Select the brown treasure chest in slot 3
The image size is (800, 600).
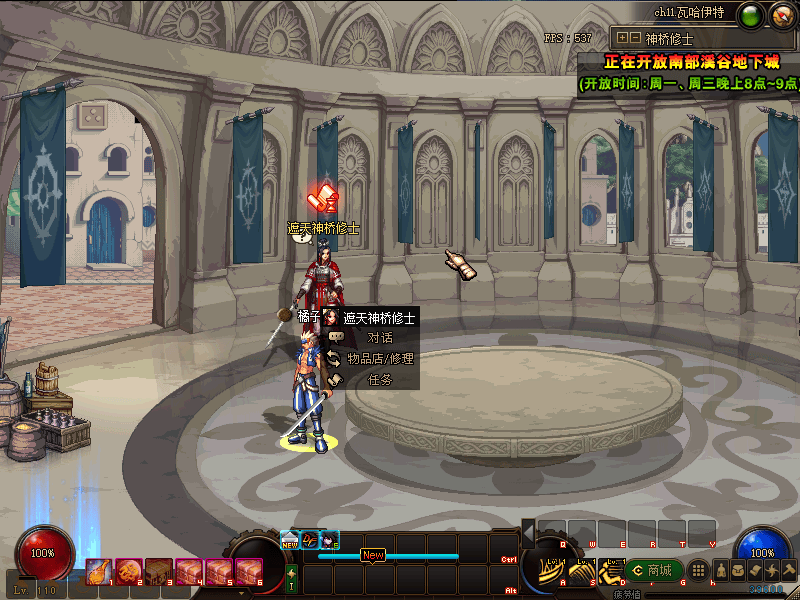pos(158,571)
